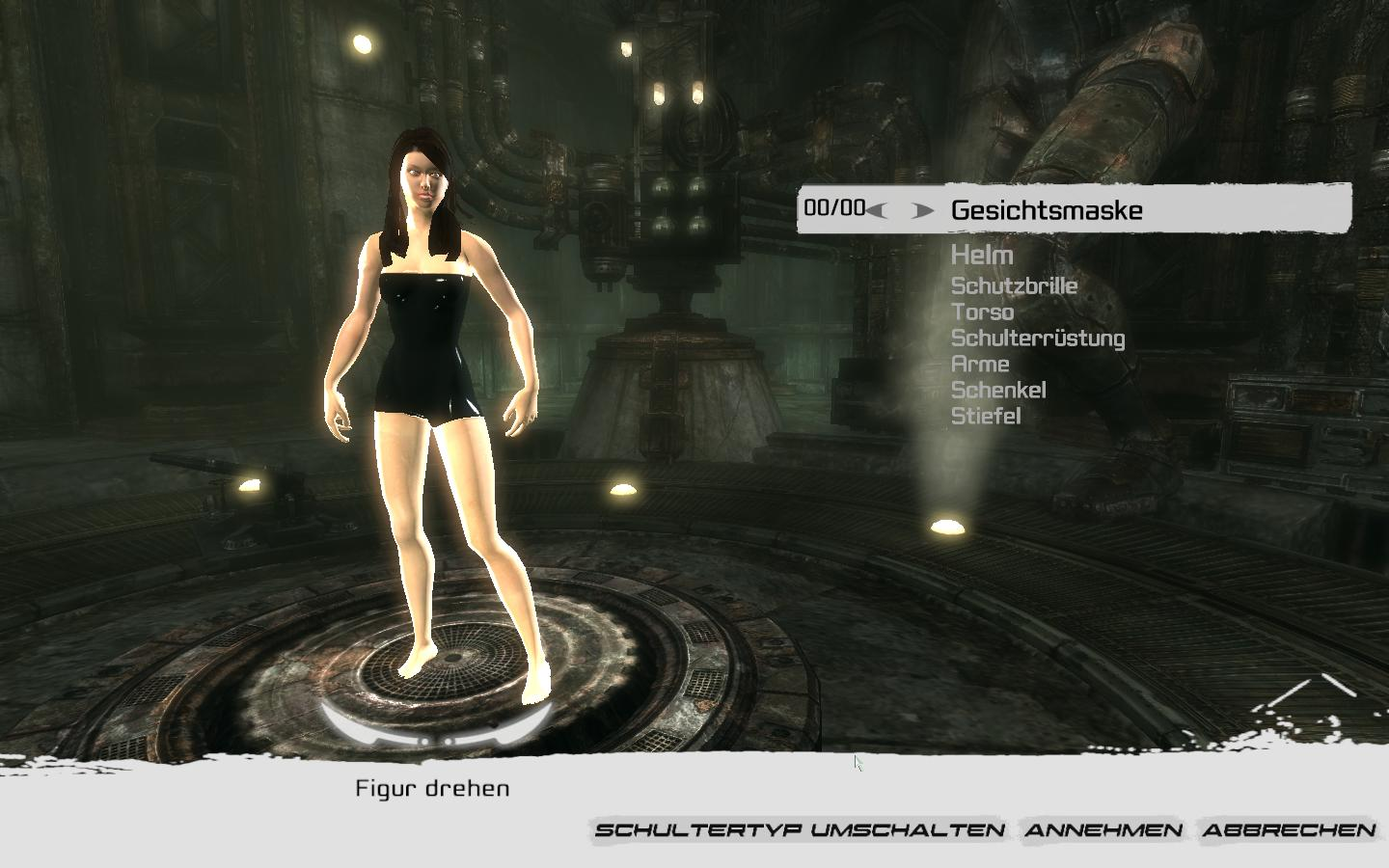Choose the Arme category
The height and width of the screenshot is (868, 1389).
coord(979,365)
